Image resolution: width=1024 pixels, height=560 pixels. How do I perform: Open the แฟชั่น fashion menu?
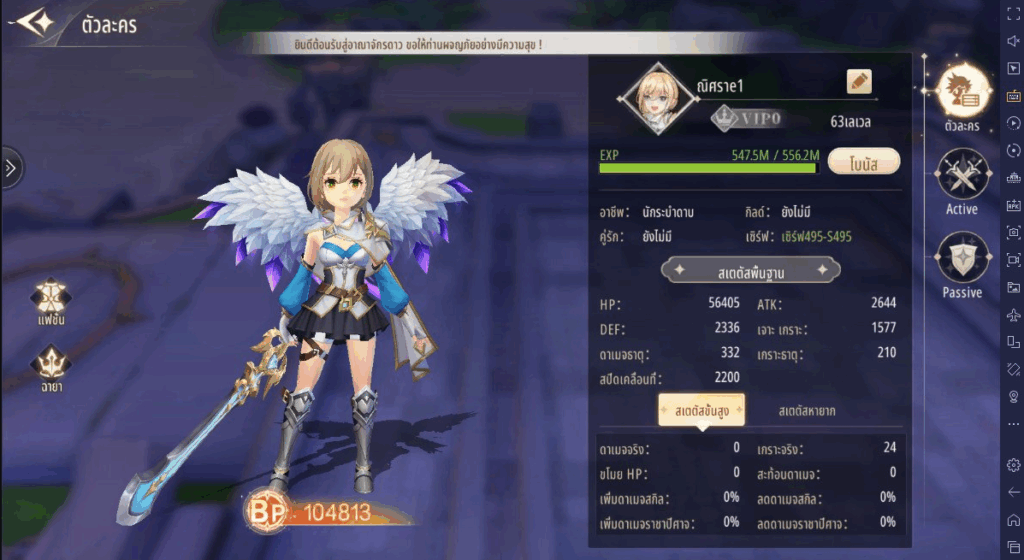tap(50, 300)
